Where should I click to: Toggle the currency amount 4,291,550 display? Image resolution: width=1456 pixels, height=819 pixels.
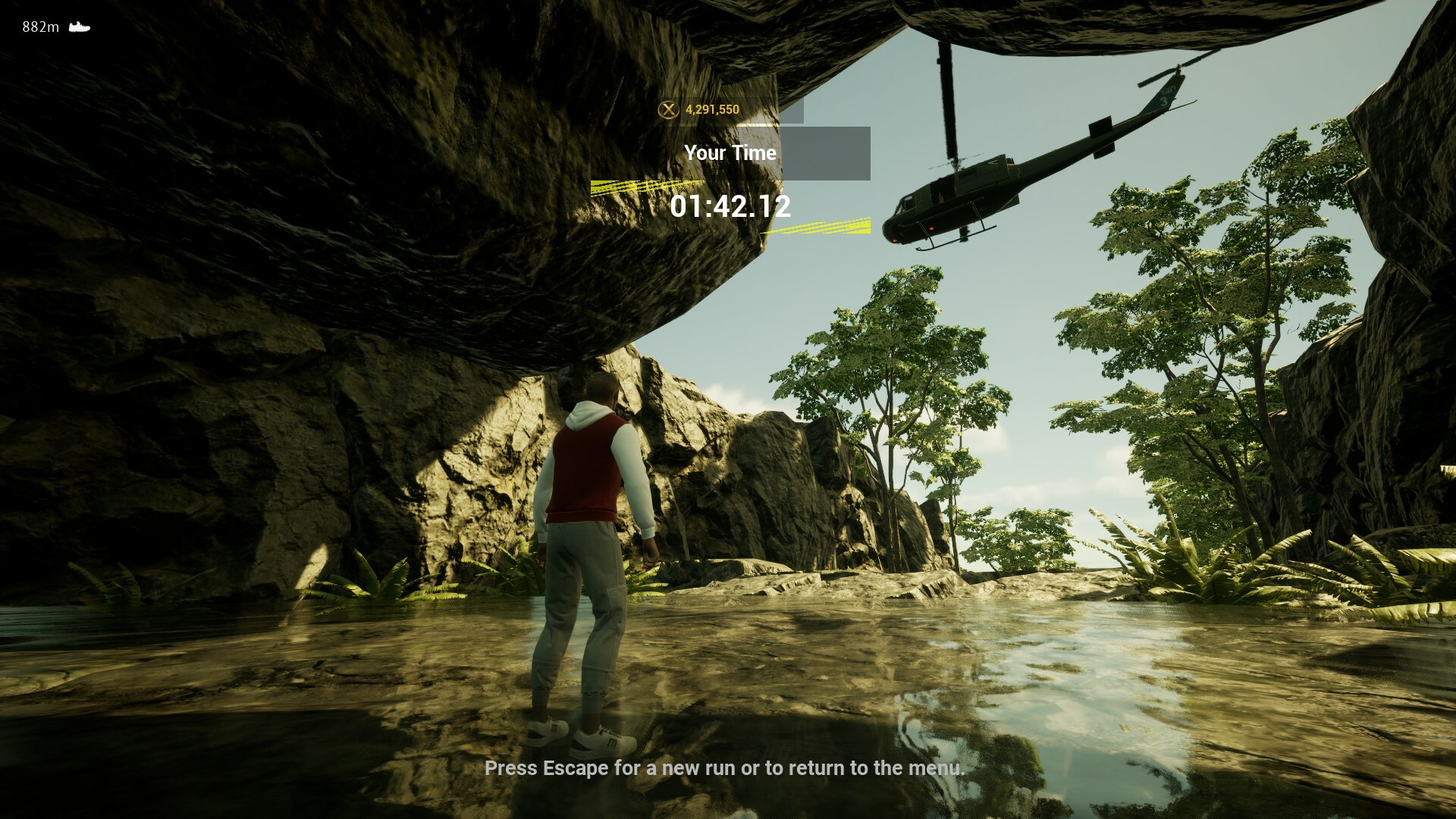pyautogui.click(x=711, y=108)
